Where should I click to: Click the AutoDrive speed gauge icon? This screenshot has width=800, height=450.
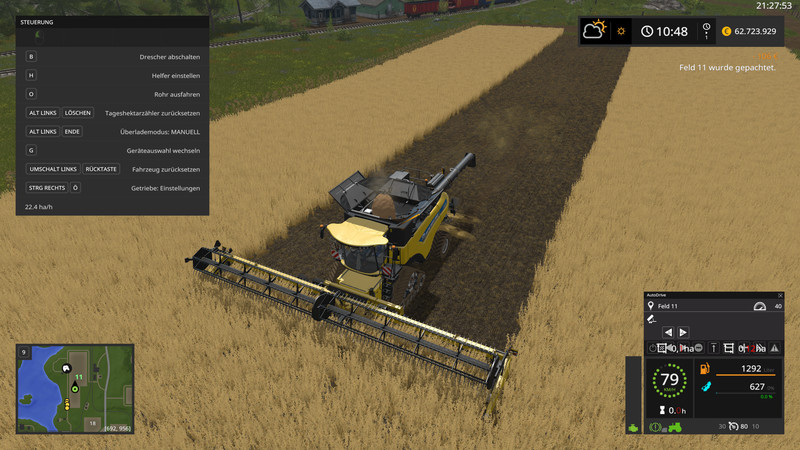point(758,306)
